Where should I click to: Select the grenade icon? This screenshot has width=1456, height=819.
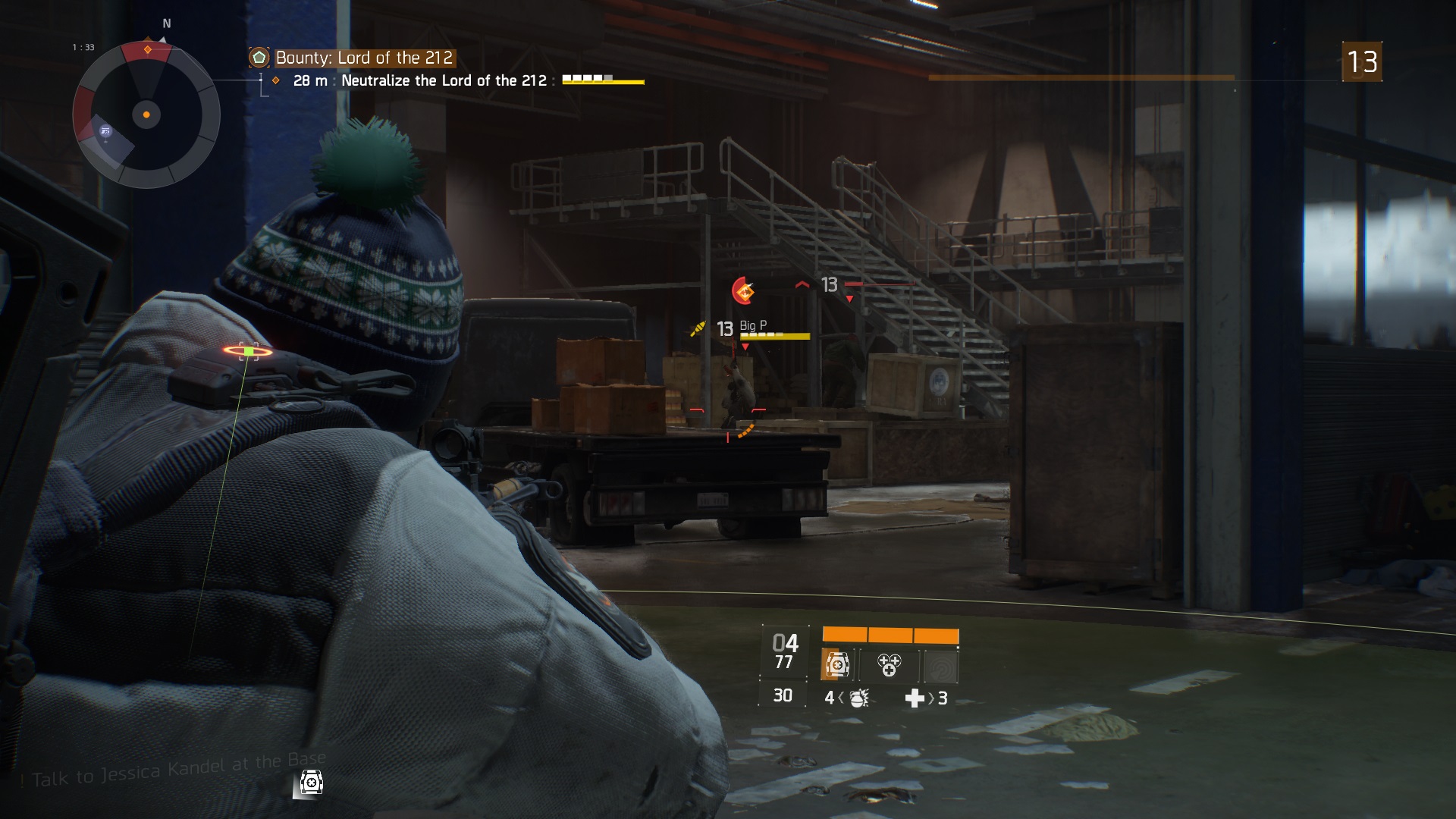coord(858,698)
